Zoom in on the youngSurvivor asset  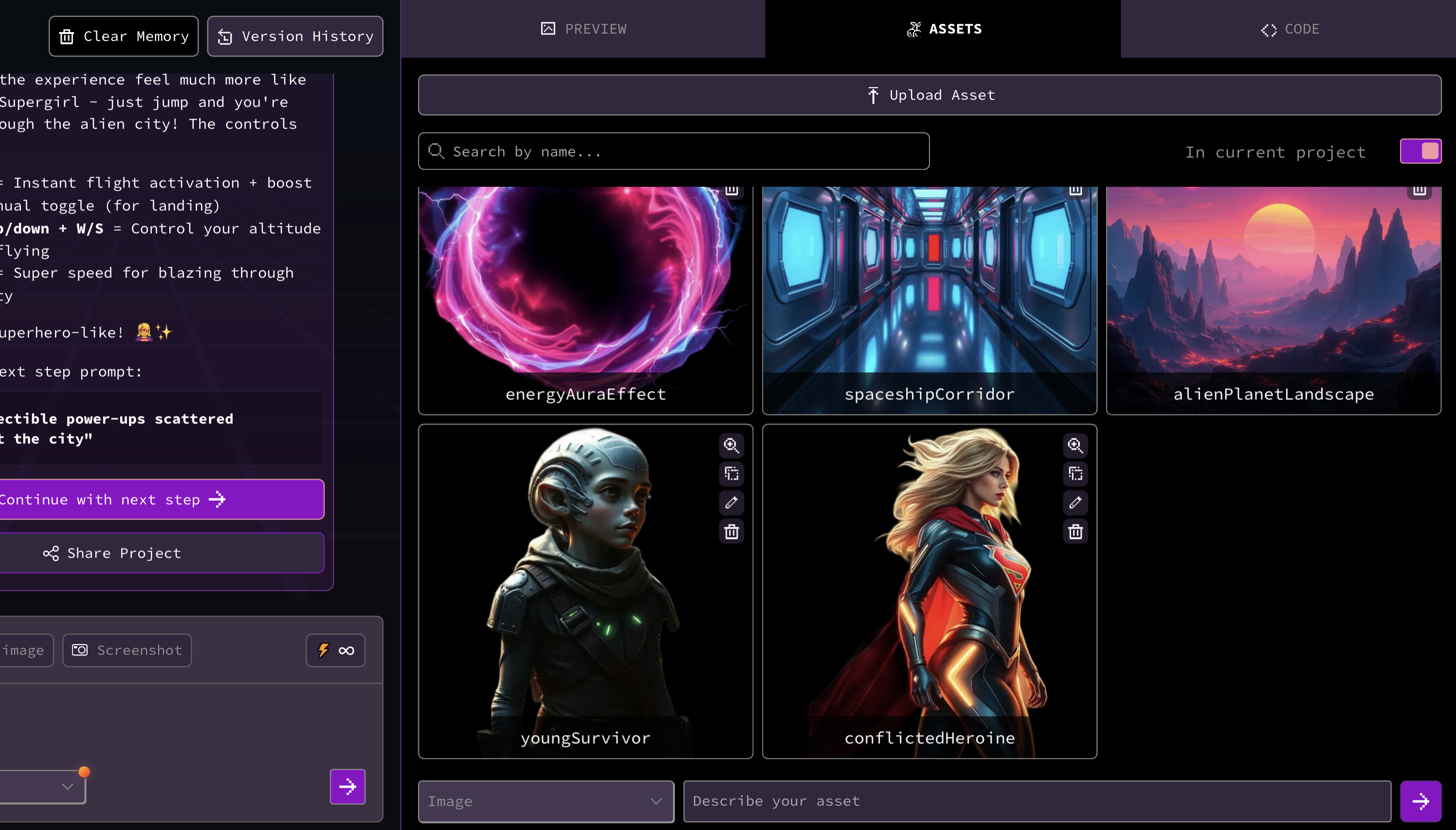[x=731, y=445]
